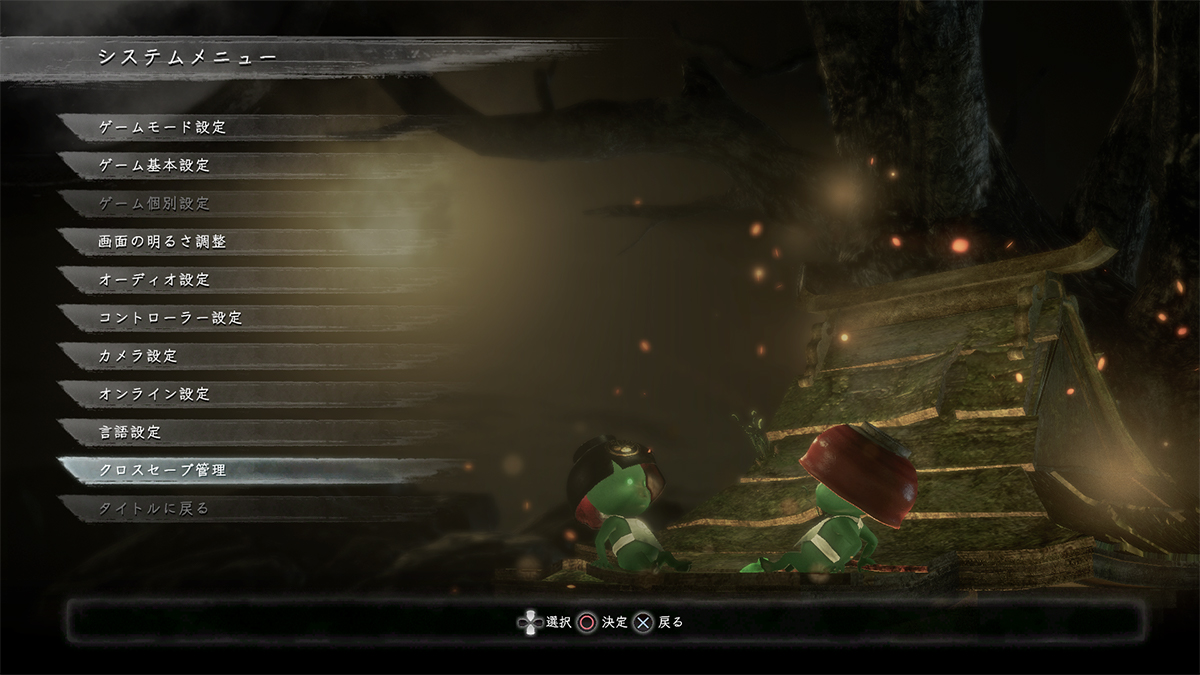Select ゲーム基本設定 from the system menu
The height and width of the screenshot is (675, 1200).
point(156,166)
